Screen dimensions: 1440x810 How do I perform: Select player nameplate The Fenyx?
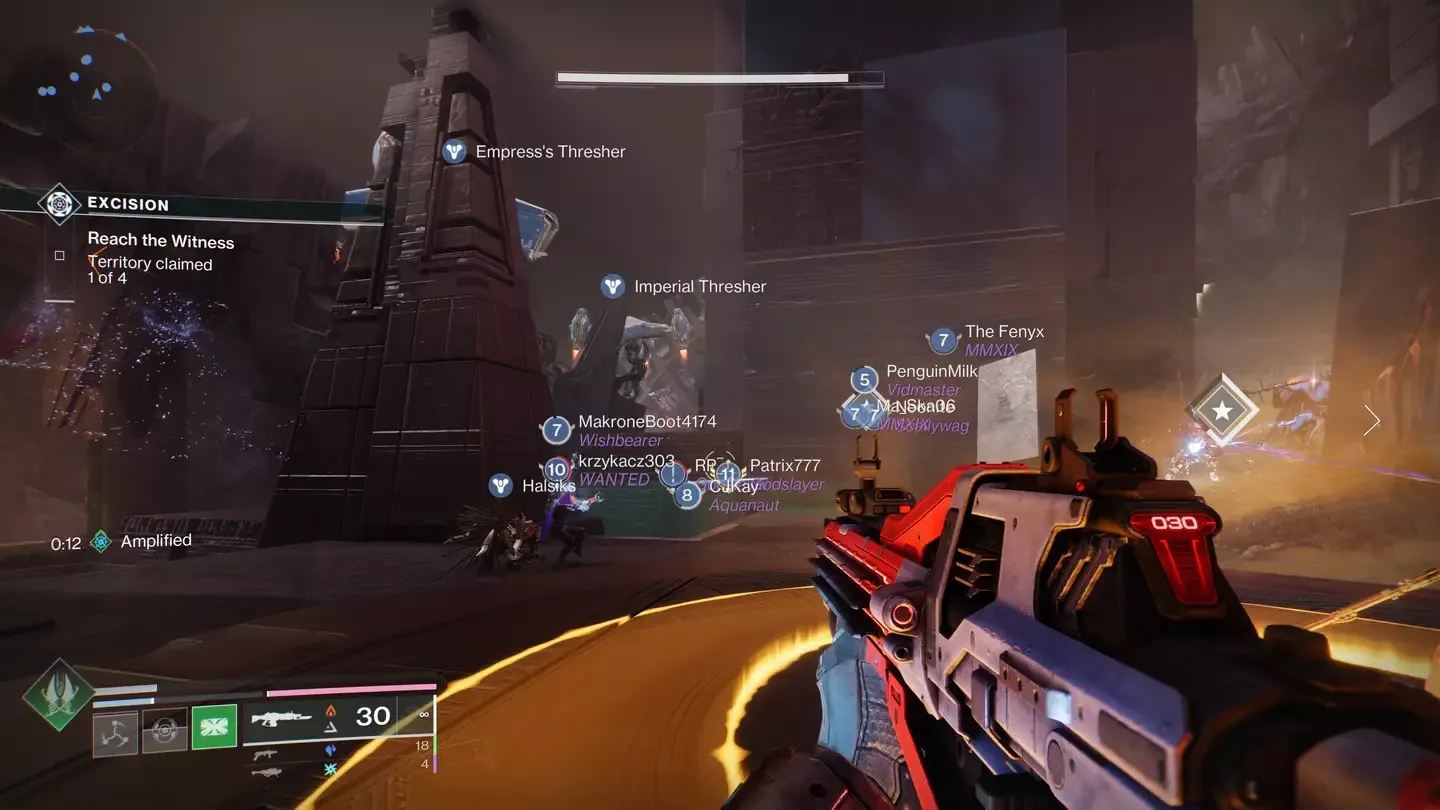pyautogui.click(x=1004, y=331)
